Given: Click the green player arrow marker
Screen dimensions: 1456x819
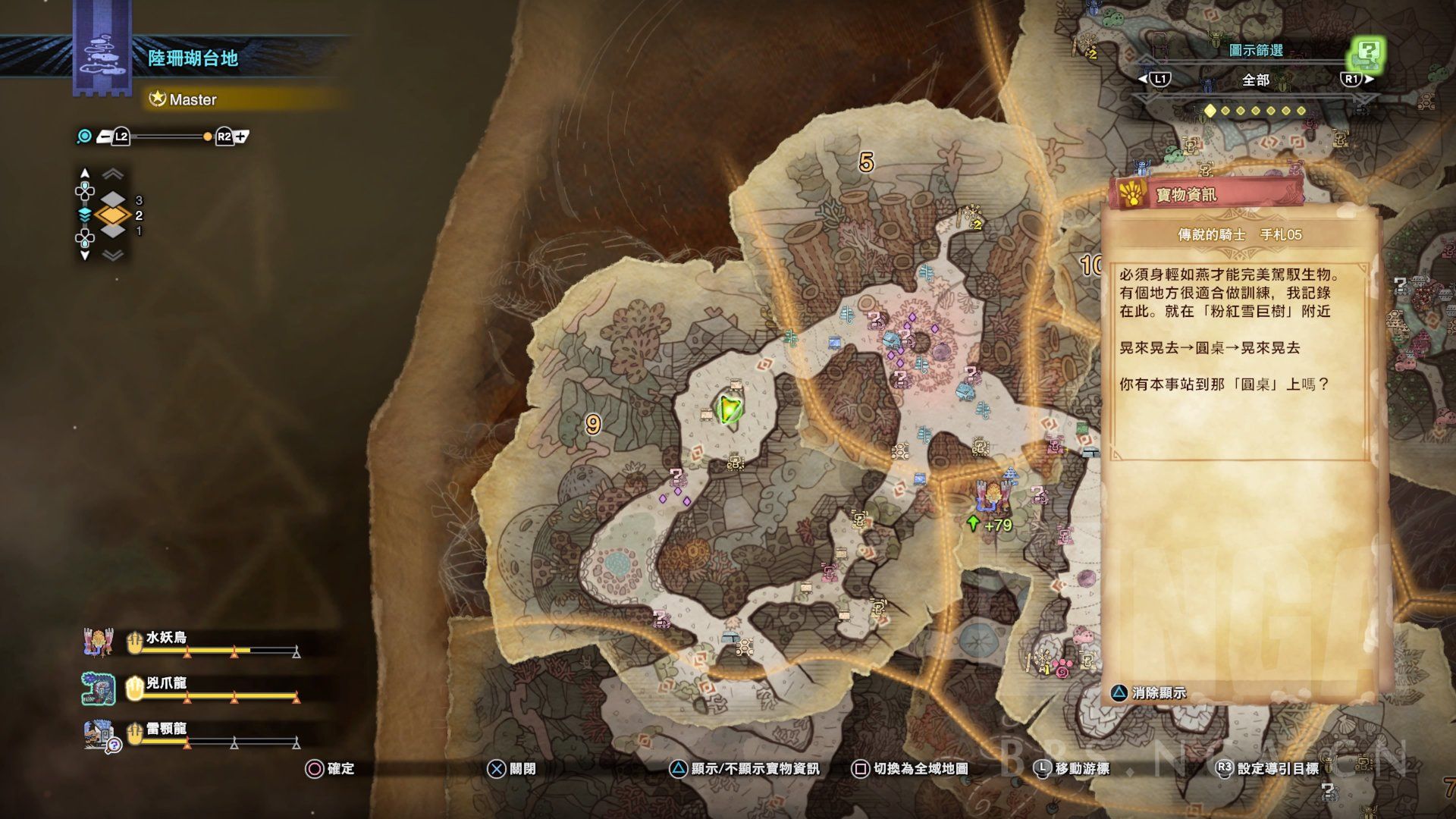Looking at the screenshot, I should click(730, 409).
